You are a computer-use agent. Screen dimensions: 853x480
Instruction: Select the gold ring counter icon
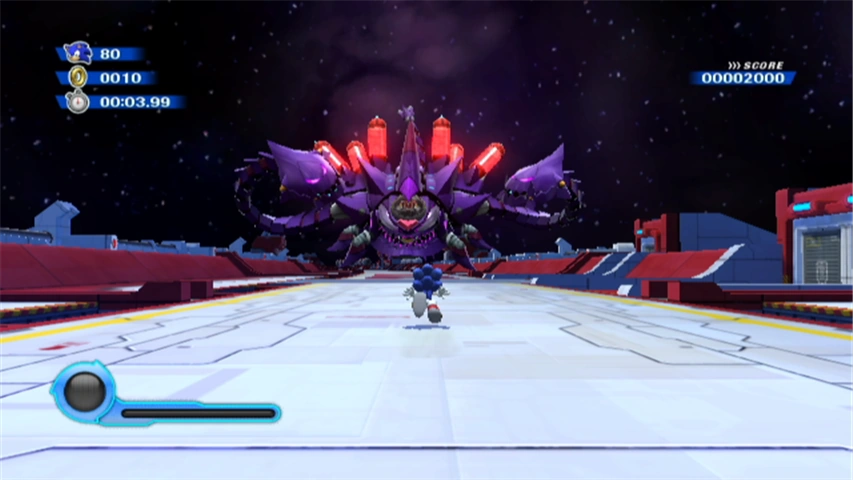pyautogui.click(x=78, y=77)
